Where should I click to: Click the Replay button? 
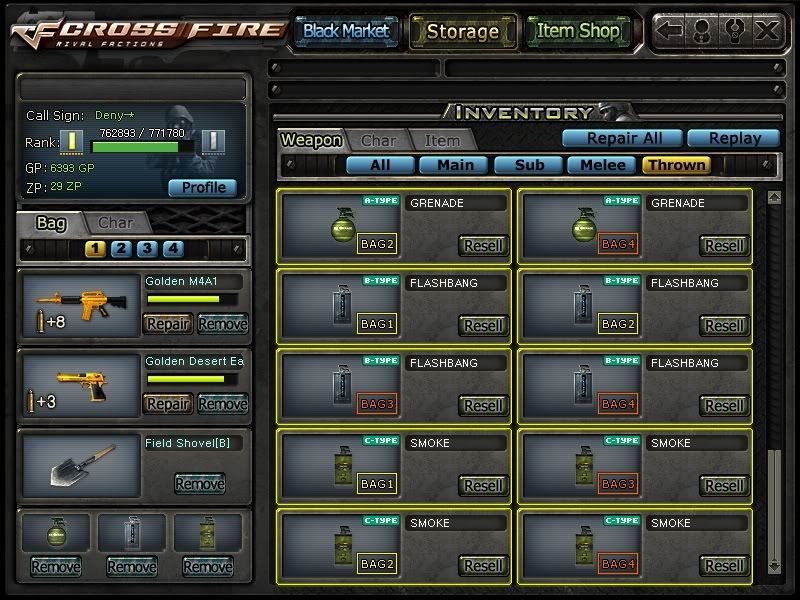(733, 138)
